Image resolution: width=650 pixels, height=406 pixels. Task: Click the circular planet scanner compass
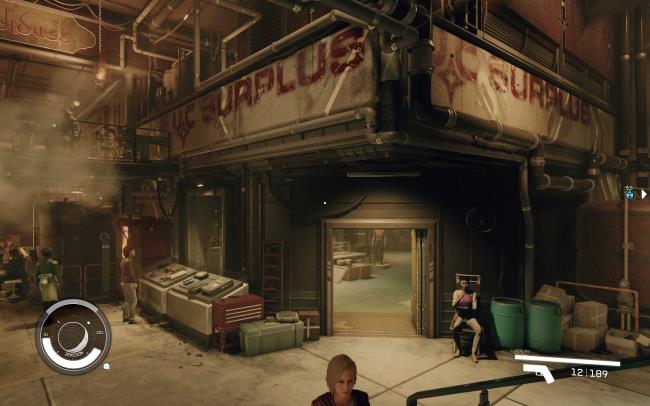tap(73, 336)
